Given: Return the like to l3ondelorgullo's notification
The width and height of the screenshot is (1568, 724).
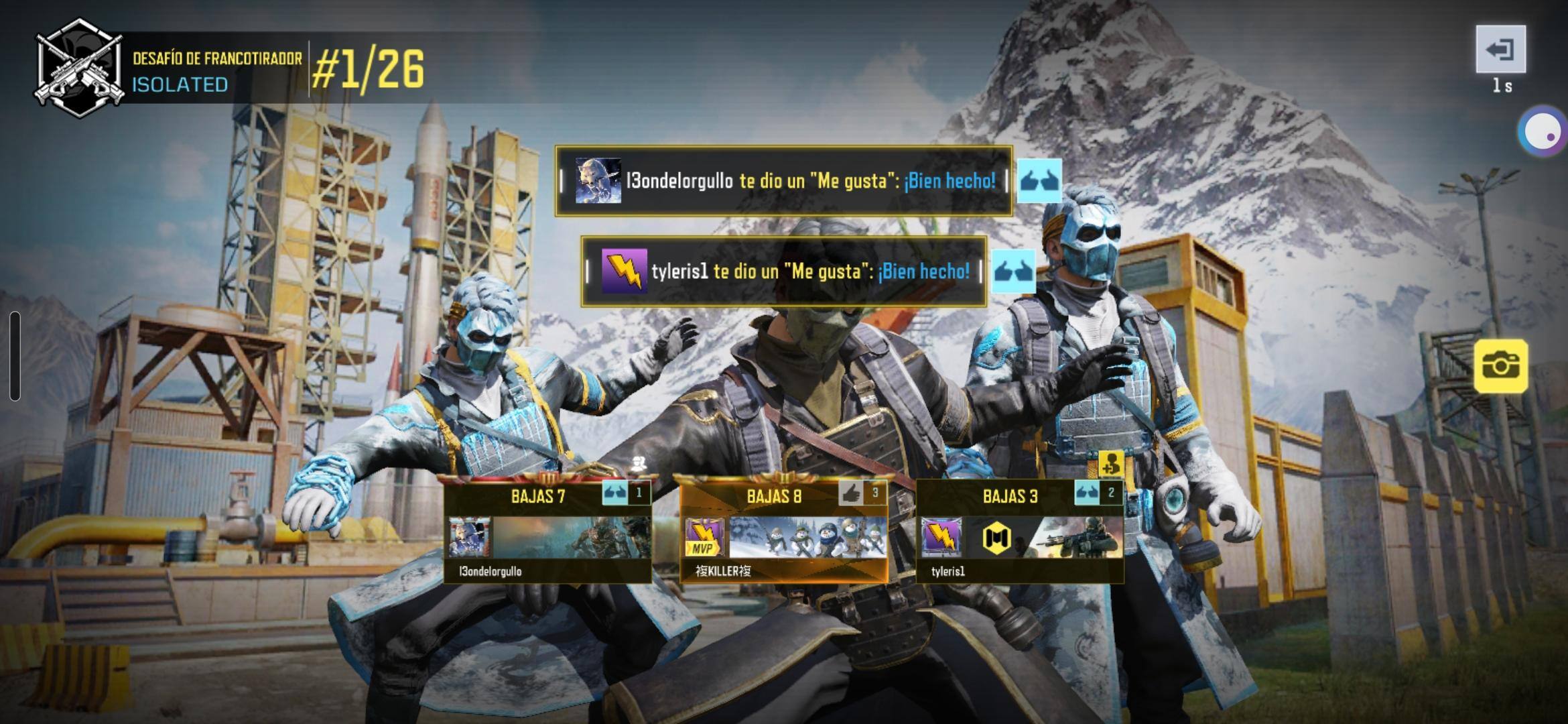Looking at the screenshot, I should (1039, 180).
